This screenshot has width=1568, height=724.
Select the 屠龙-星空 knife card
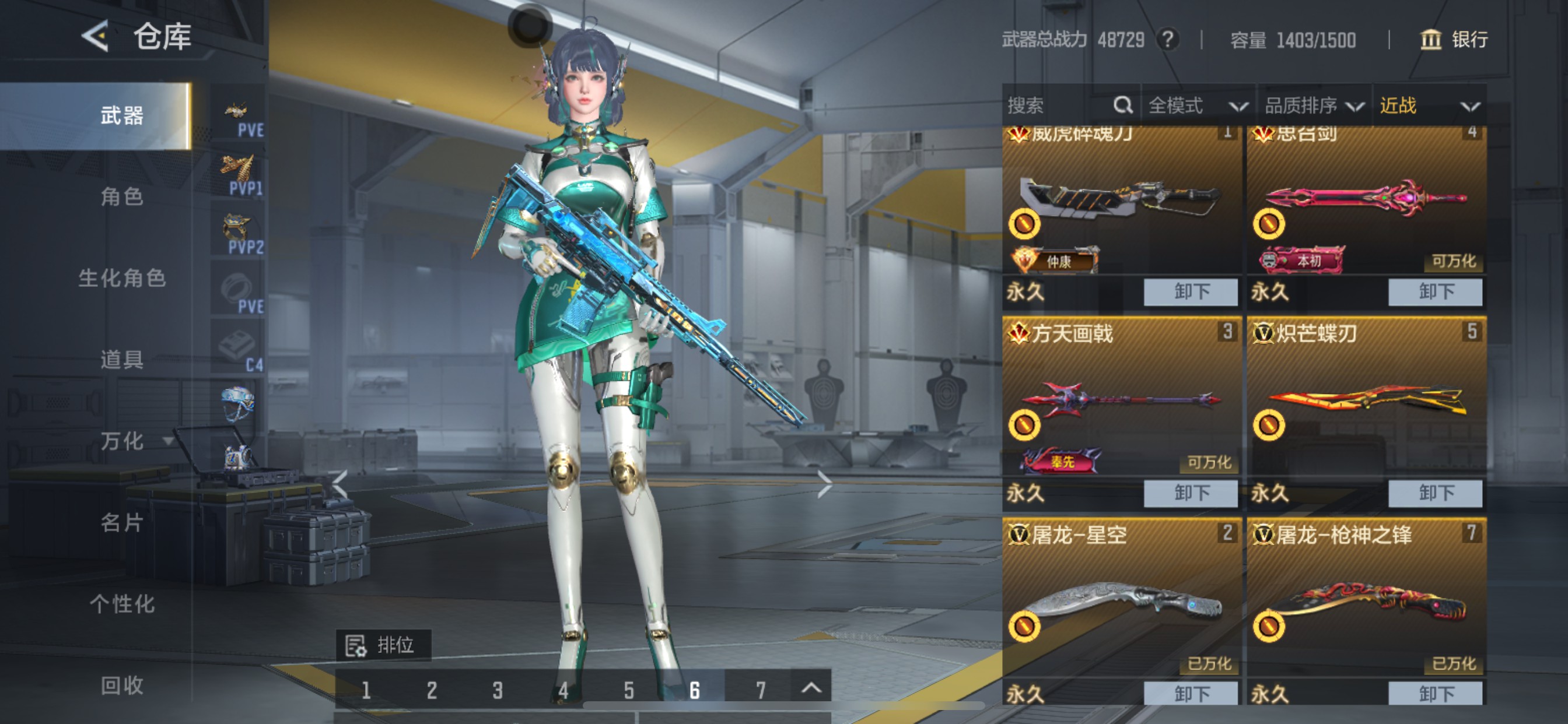pos(1121,602)
